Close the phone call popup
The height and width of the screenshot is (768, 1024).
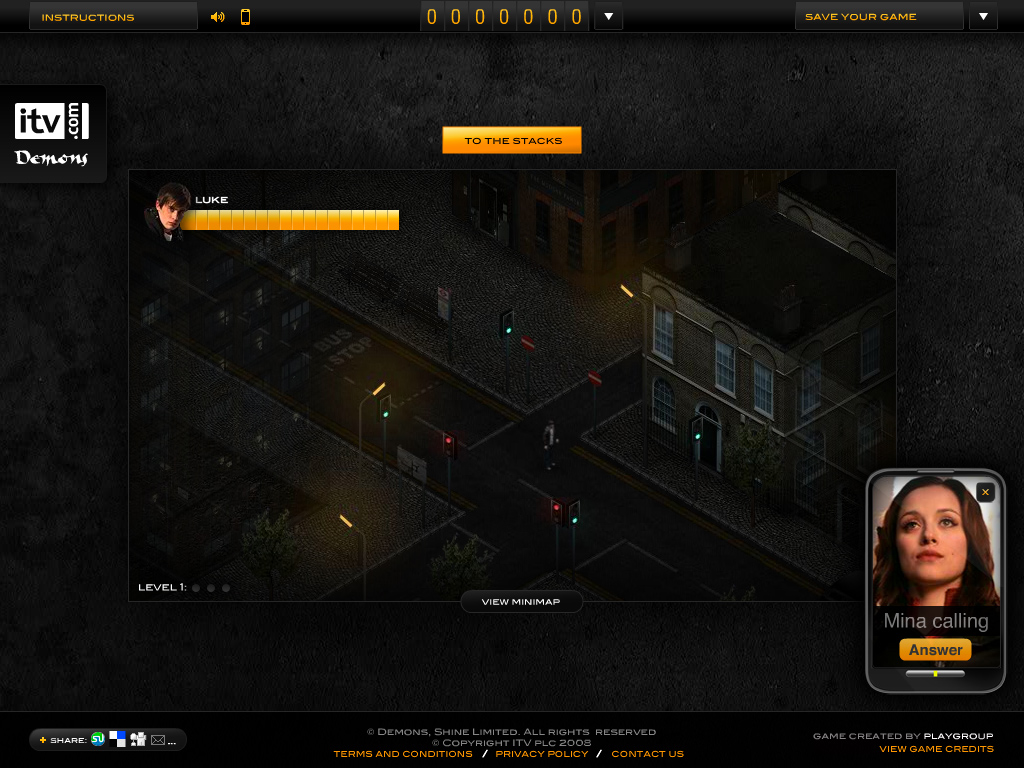click(985, 492)
